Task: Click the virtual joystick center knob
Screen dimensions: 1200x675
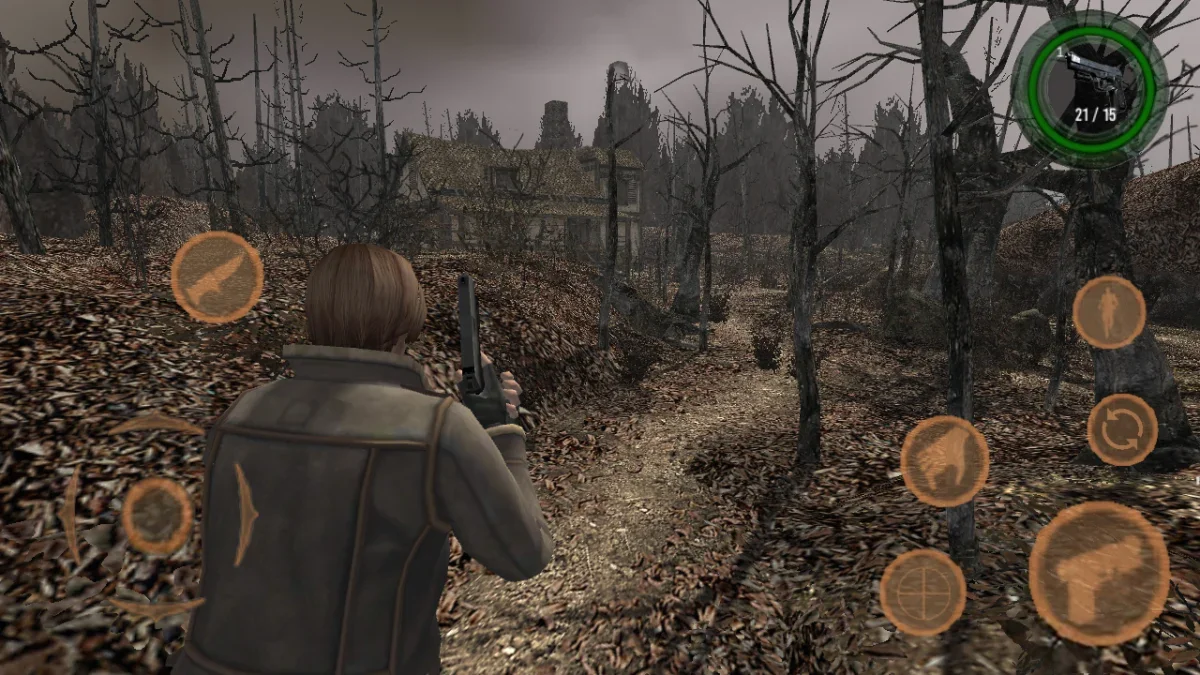Action: click(x=158, y=516)
